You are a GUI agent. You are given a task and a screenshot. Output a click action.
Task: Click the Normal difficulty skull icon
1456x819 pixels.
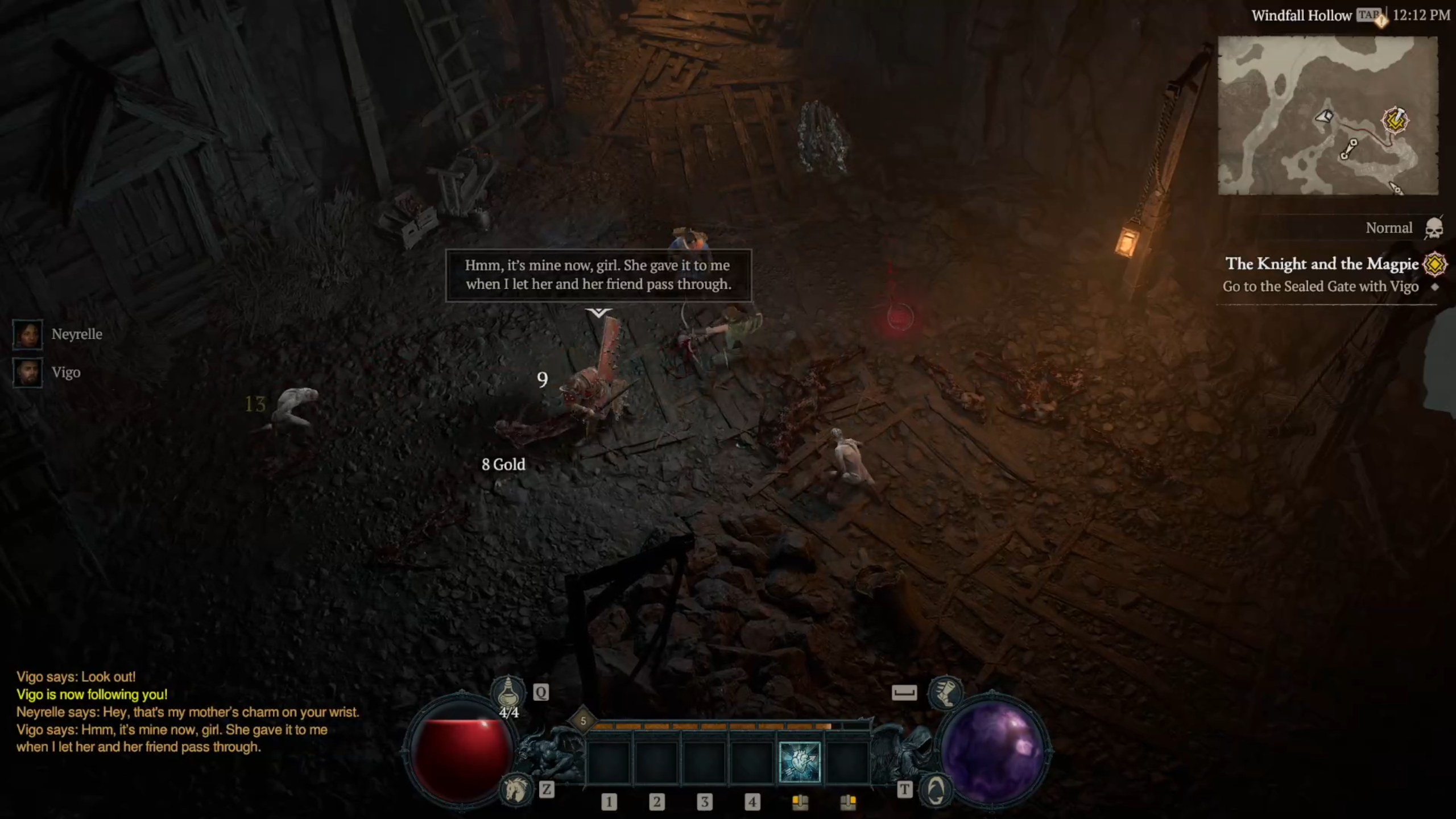[1434, 228]
